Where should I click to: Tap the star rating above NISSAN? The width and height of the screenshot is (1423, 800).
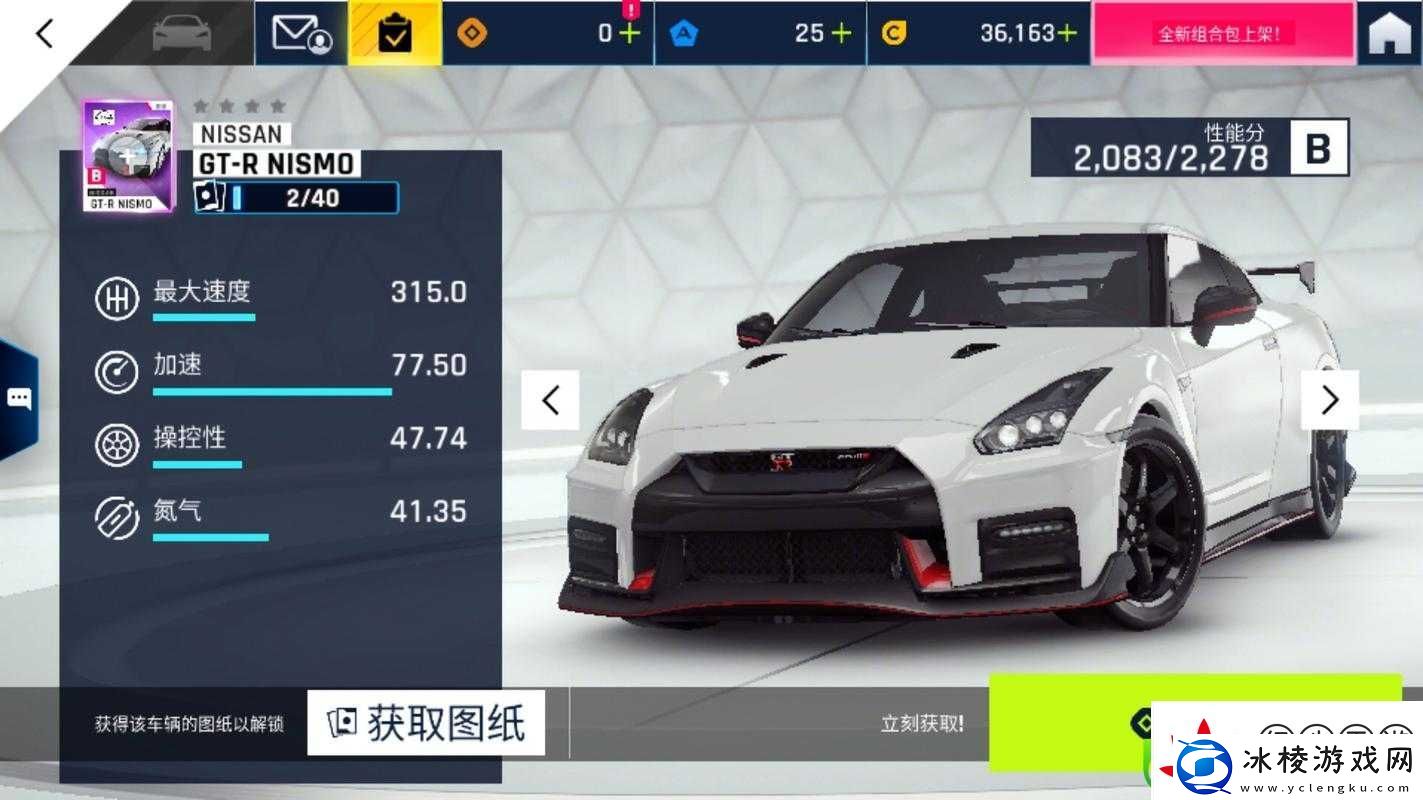point(240,104)
